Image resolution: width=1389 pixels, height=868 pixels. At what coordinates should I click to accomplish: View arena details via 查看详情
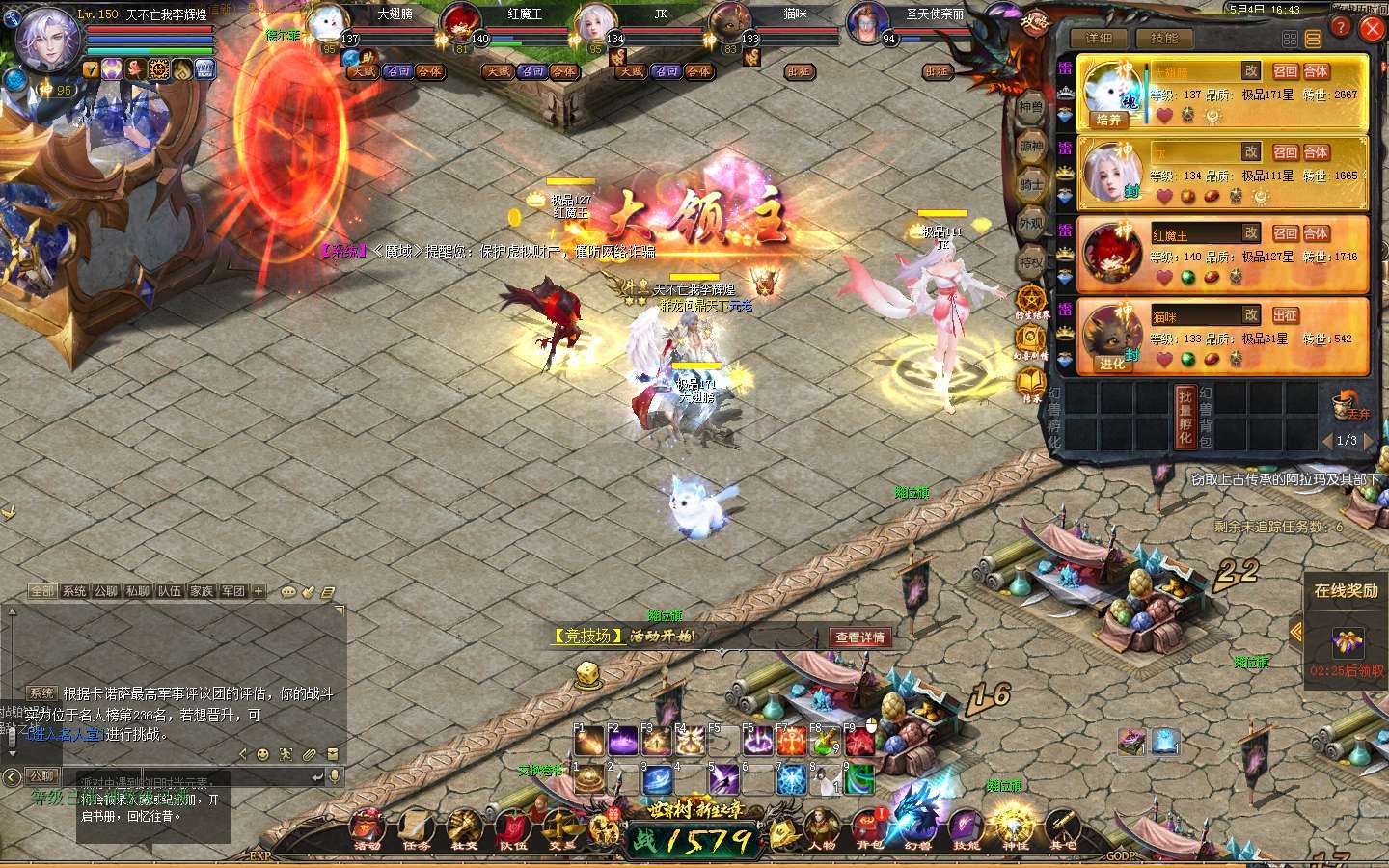point(859,637)
